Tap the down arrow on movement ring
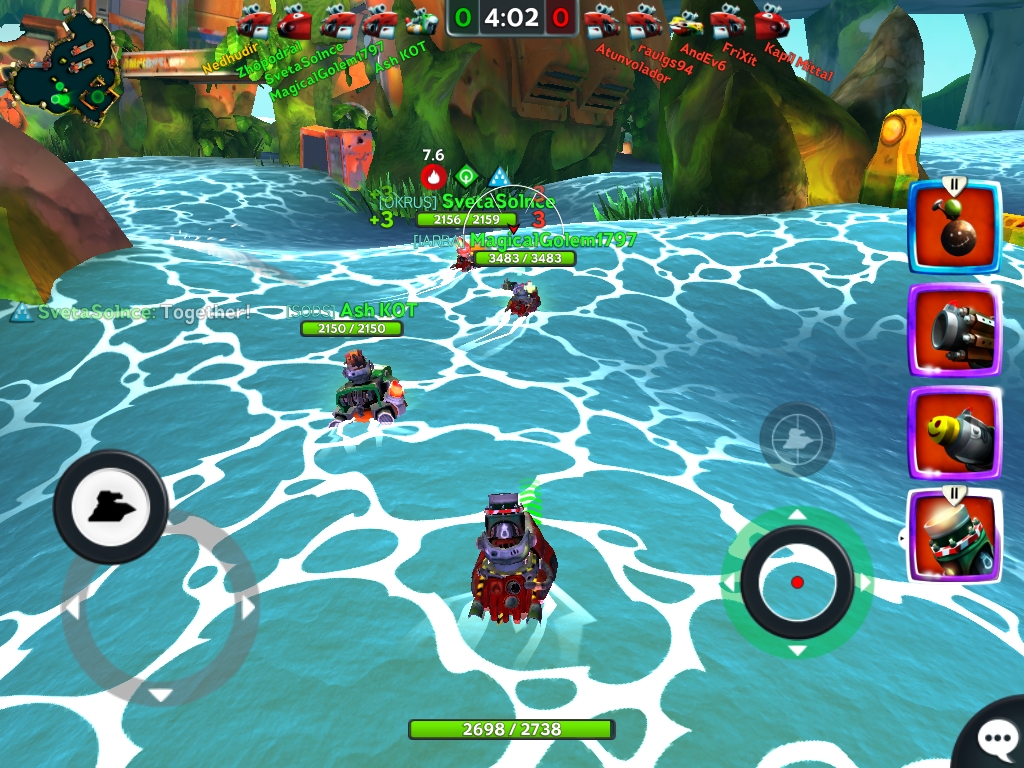 pyautogui.click(x=160, y=694)
